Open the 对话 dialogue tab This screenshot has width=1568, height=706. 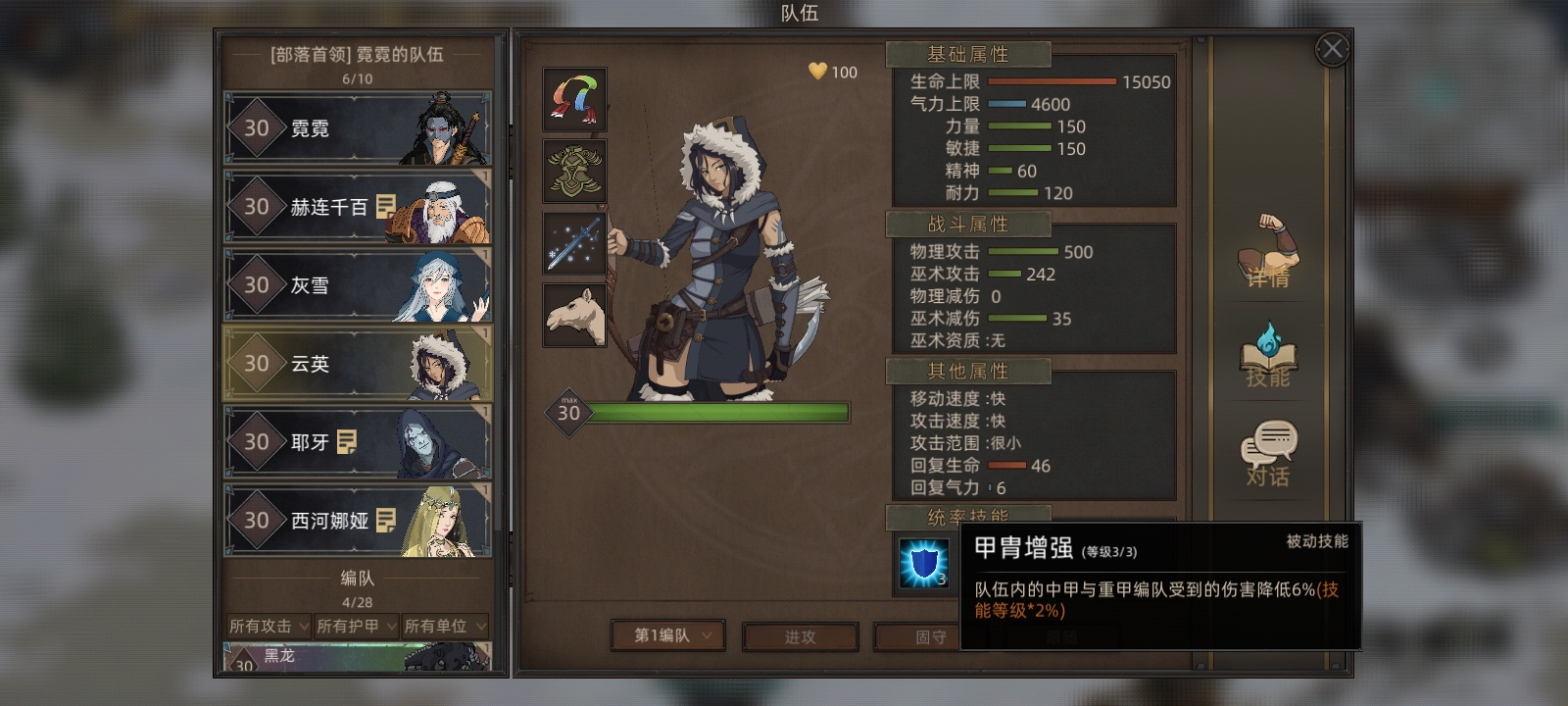(x=1268, y=455)
